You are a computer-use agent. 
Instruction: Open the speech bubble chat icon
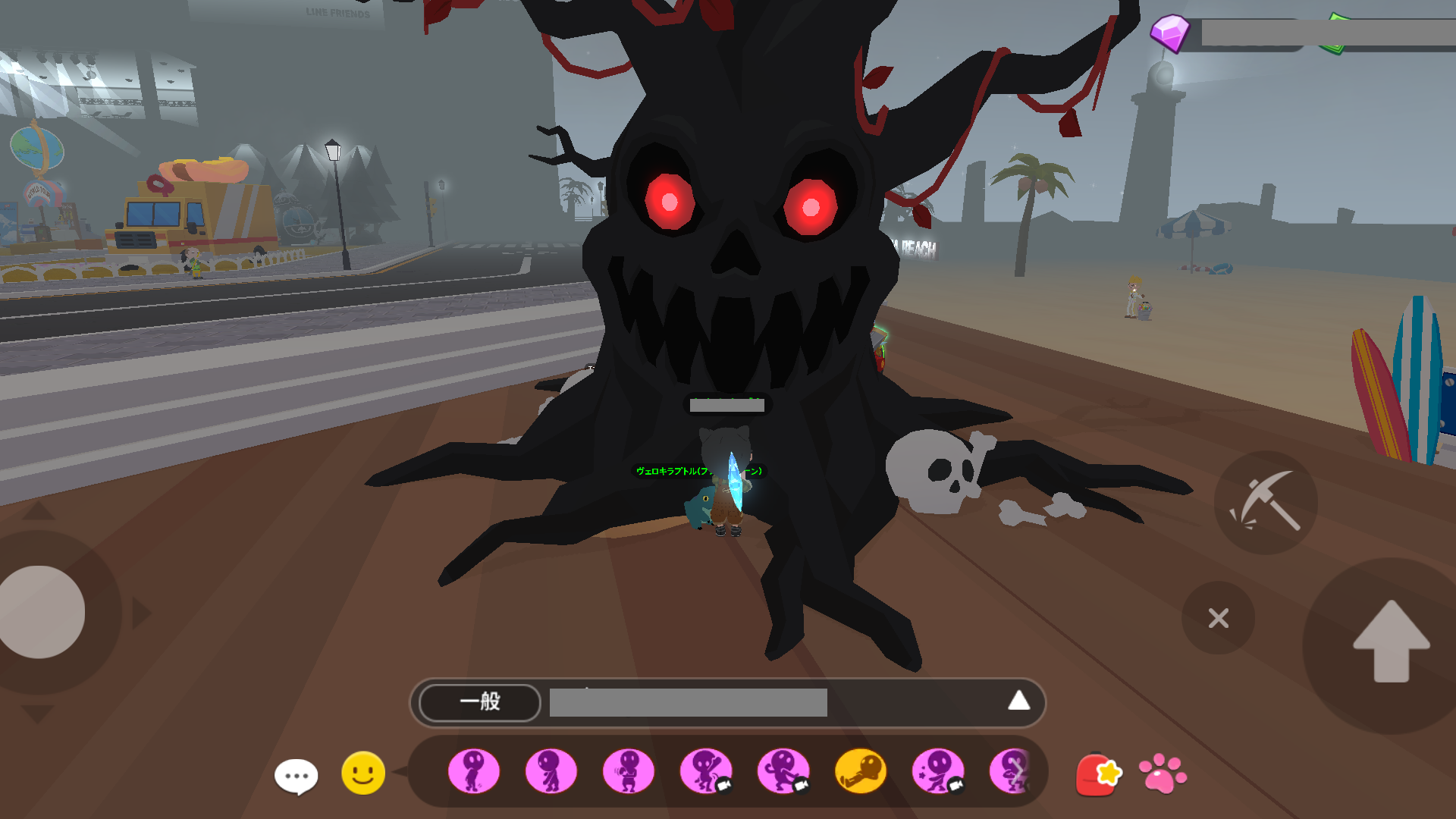coord(296,776)
